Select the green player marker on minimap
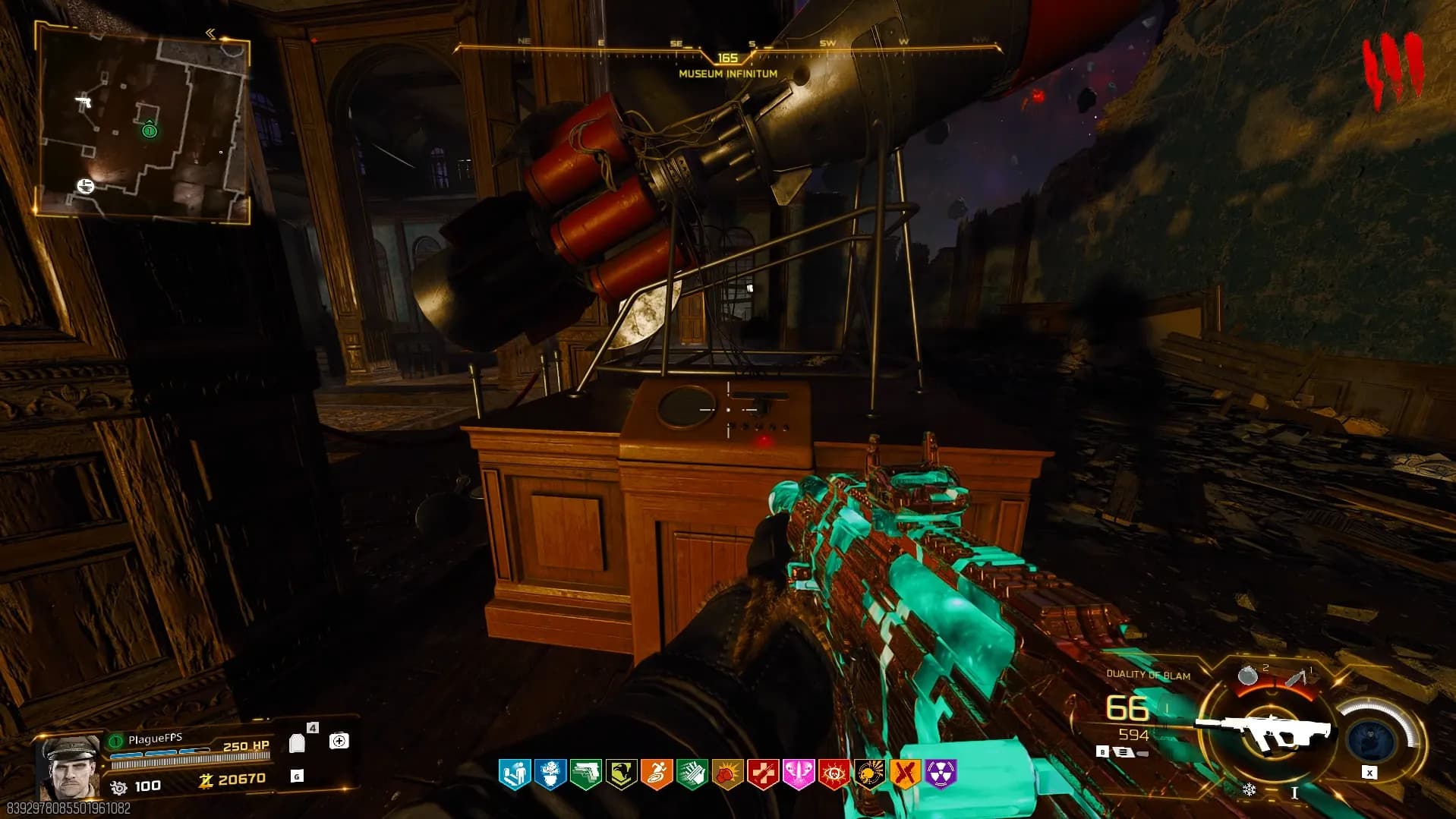Screen dimensions: 1456x819 point(150,131)
